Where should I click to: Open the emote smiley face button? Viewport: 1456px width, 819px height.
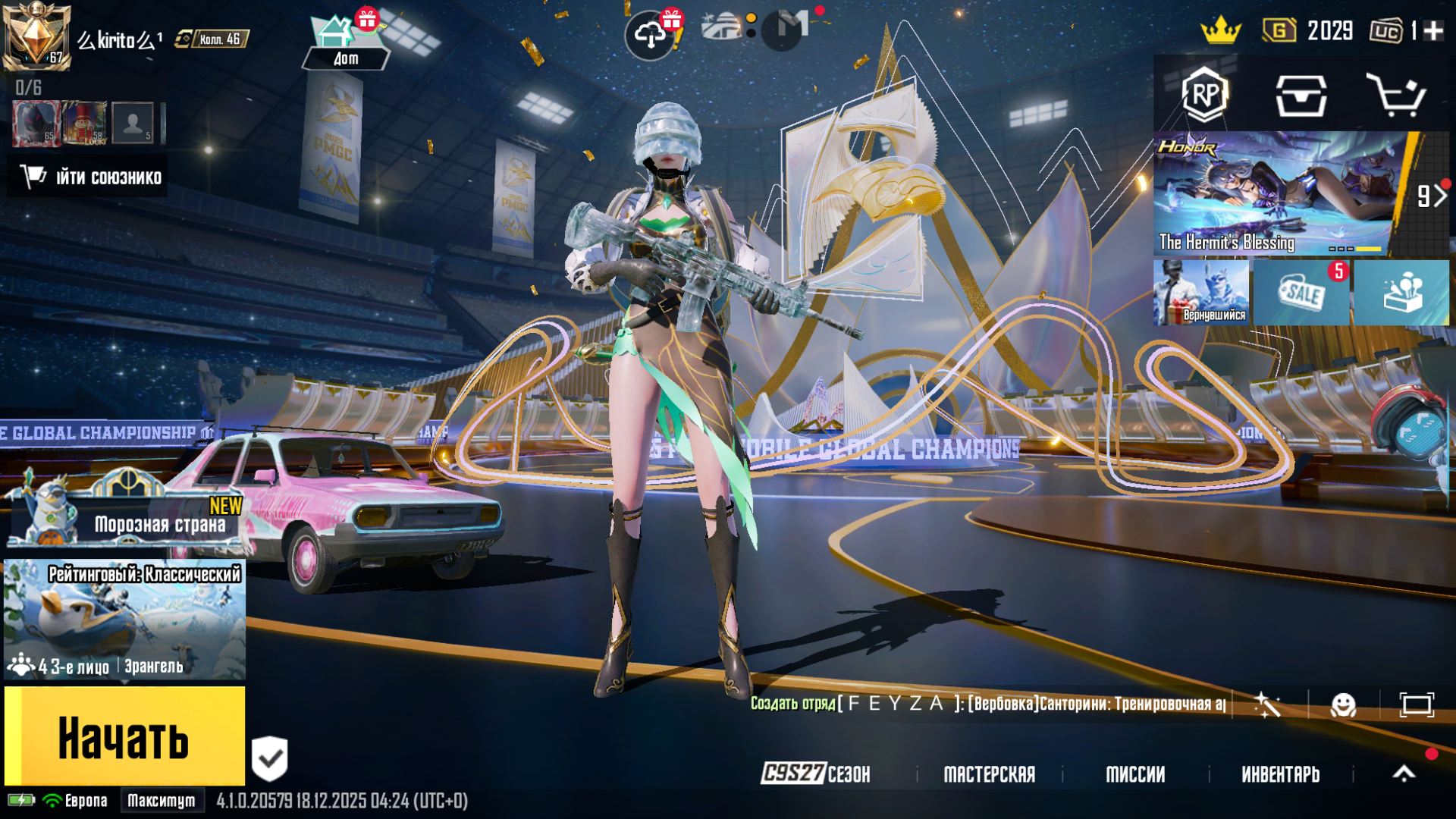coord(1343,705)
